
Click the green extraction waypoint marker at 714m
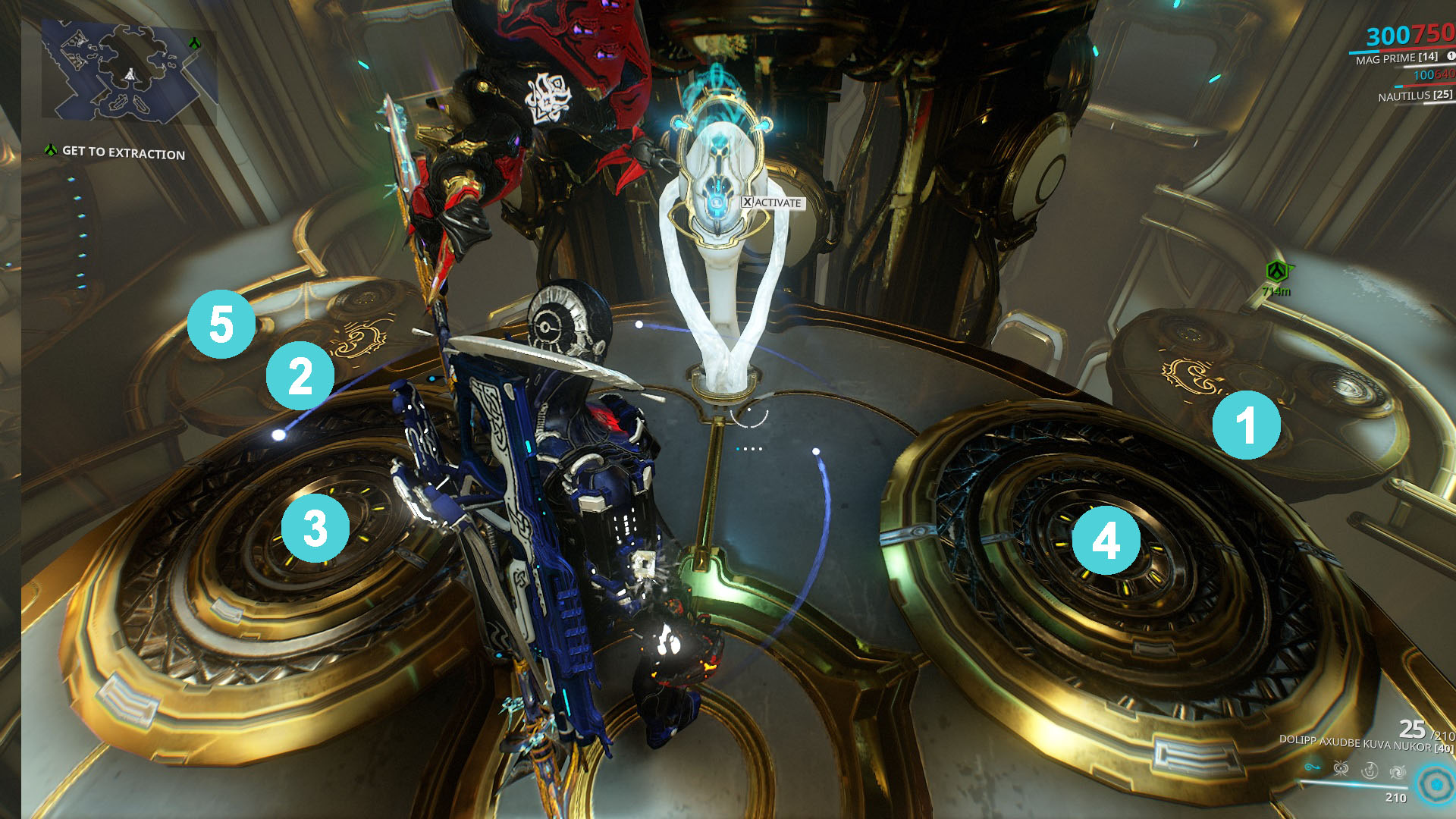[x=1278, y=271]
